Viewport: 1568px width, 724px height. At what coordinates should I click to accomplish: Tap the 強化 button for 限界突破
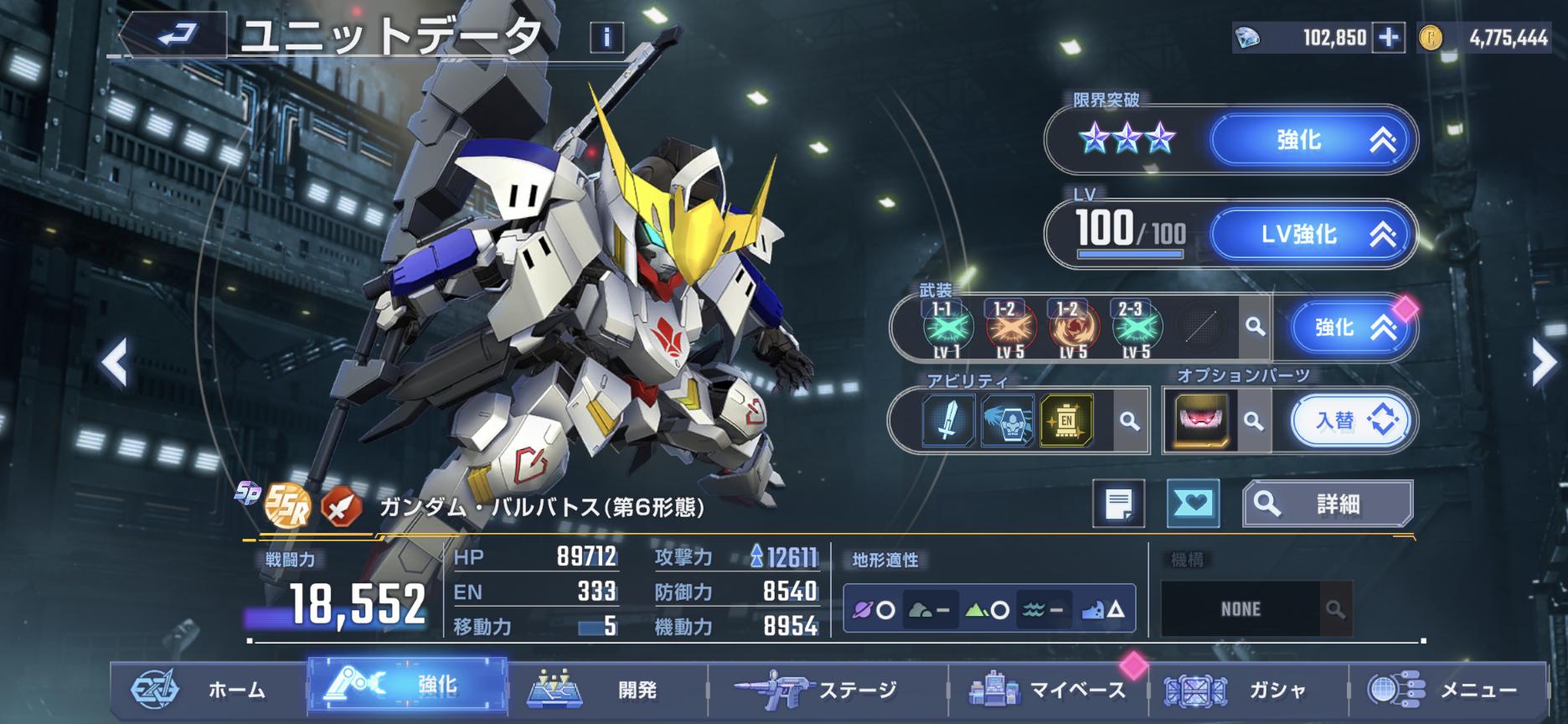(1313, 140)
